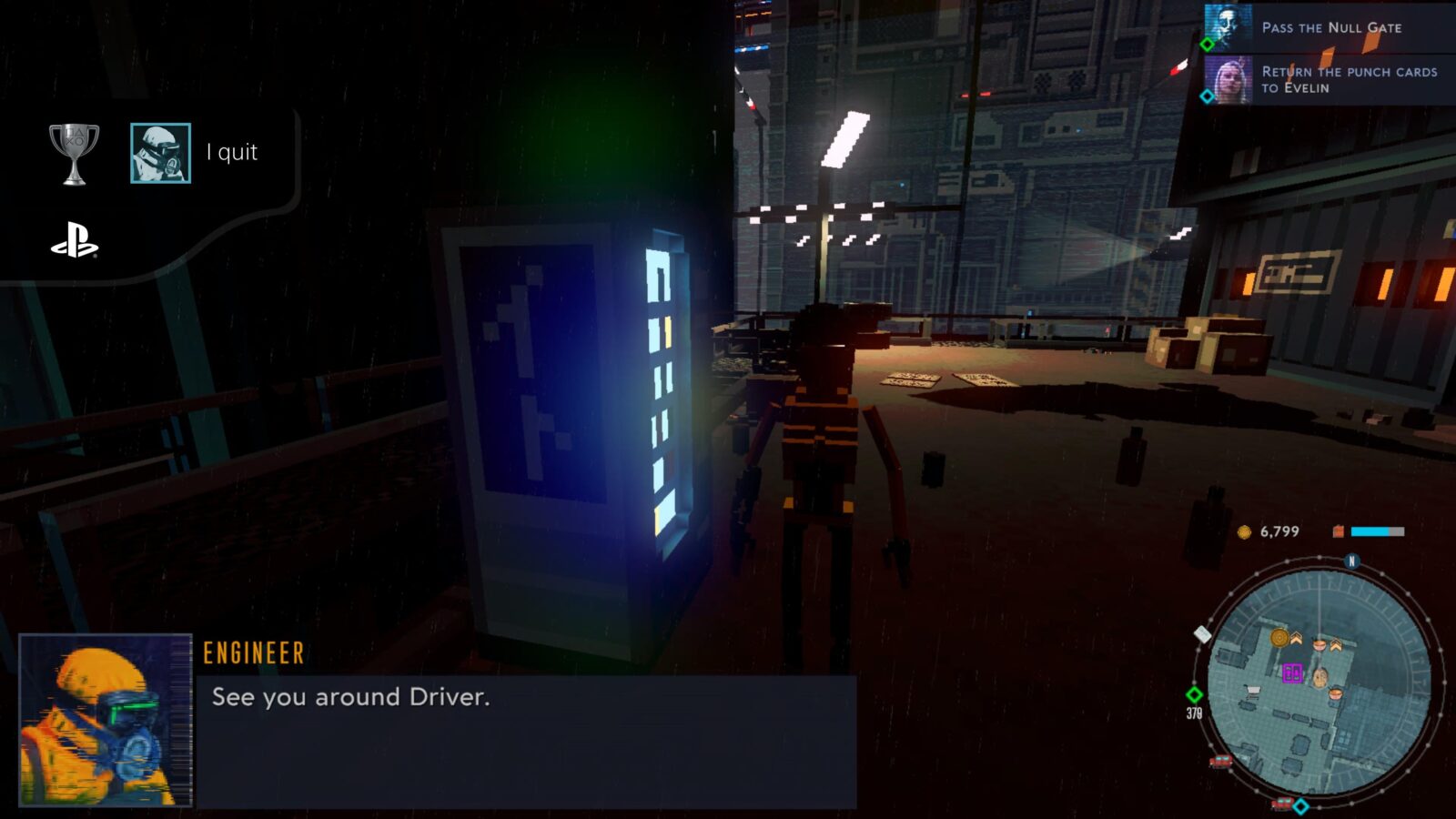Advance the Engineer's dialogue box
Image resolution: width=1456 pixels, height=819 pixels.
(x=526, y=739)
